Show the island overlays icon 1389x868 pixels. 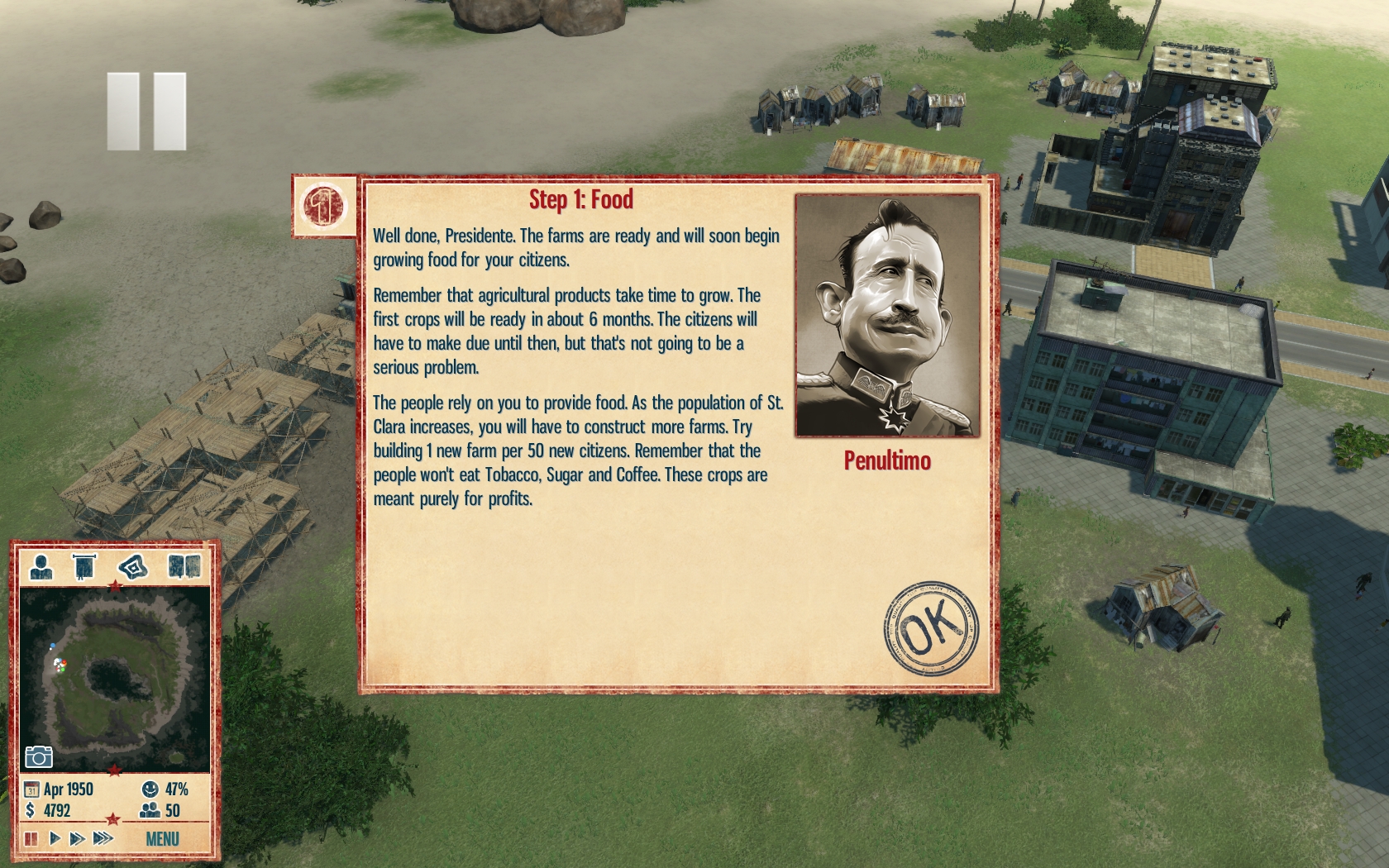(x=133, y=567)
